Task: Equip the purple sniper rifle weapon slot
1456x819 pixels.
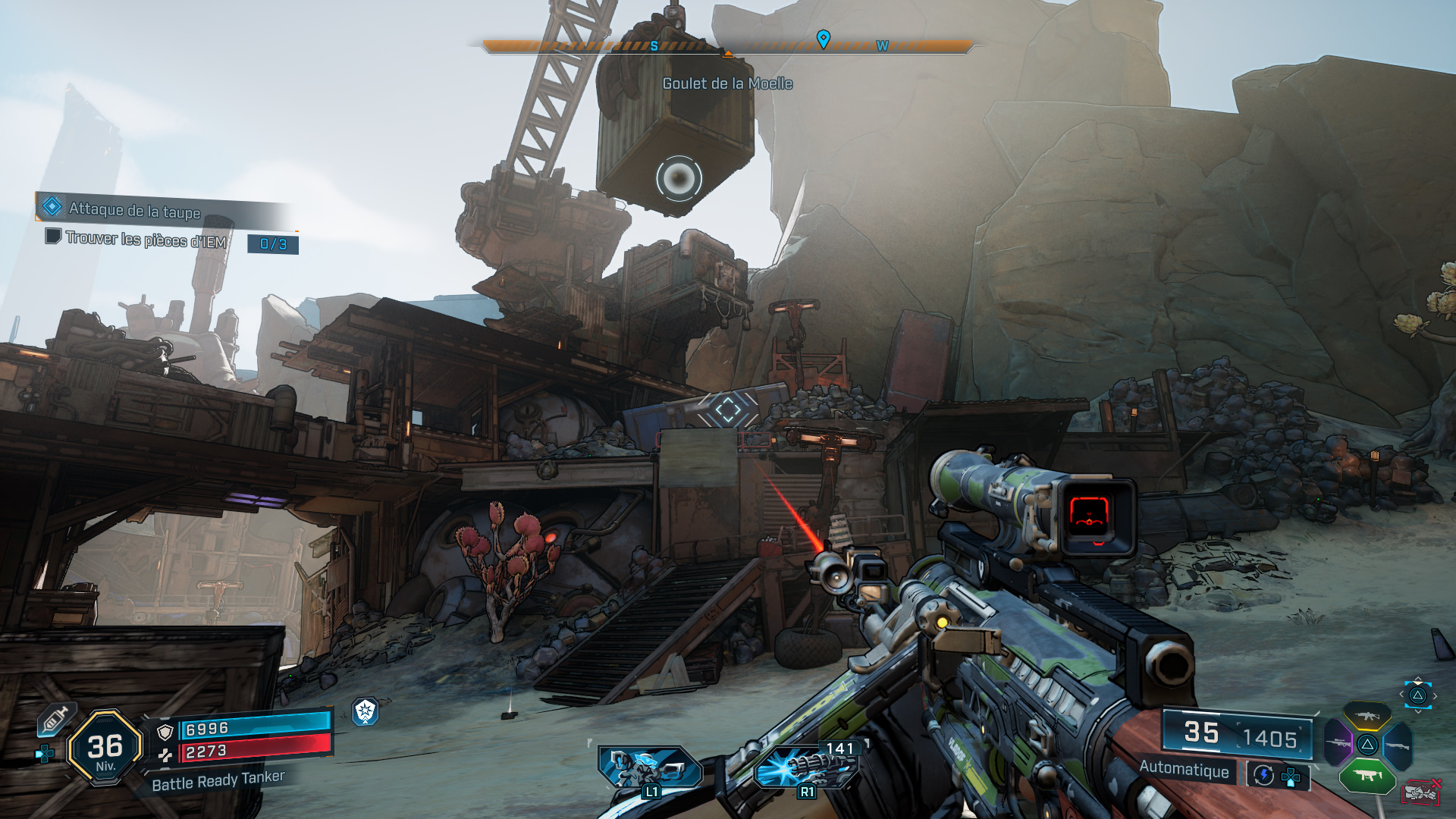Action: [x=1338, y=743]
